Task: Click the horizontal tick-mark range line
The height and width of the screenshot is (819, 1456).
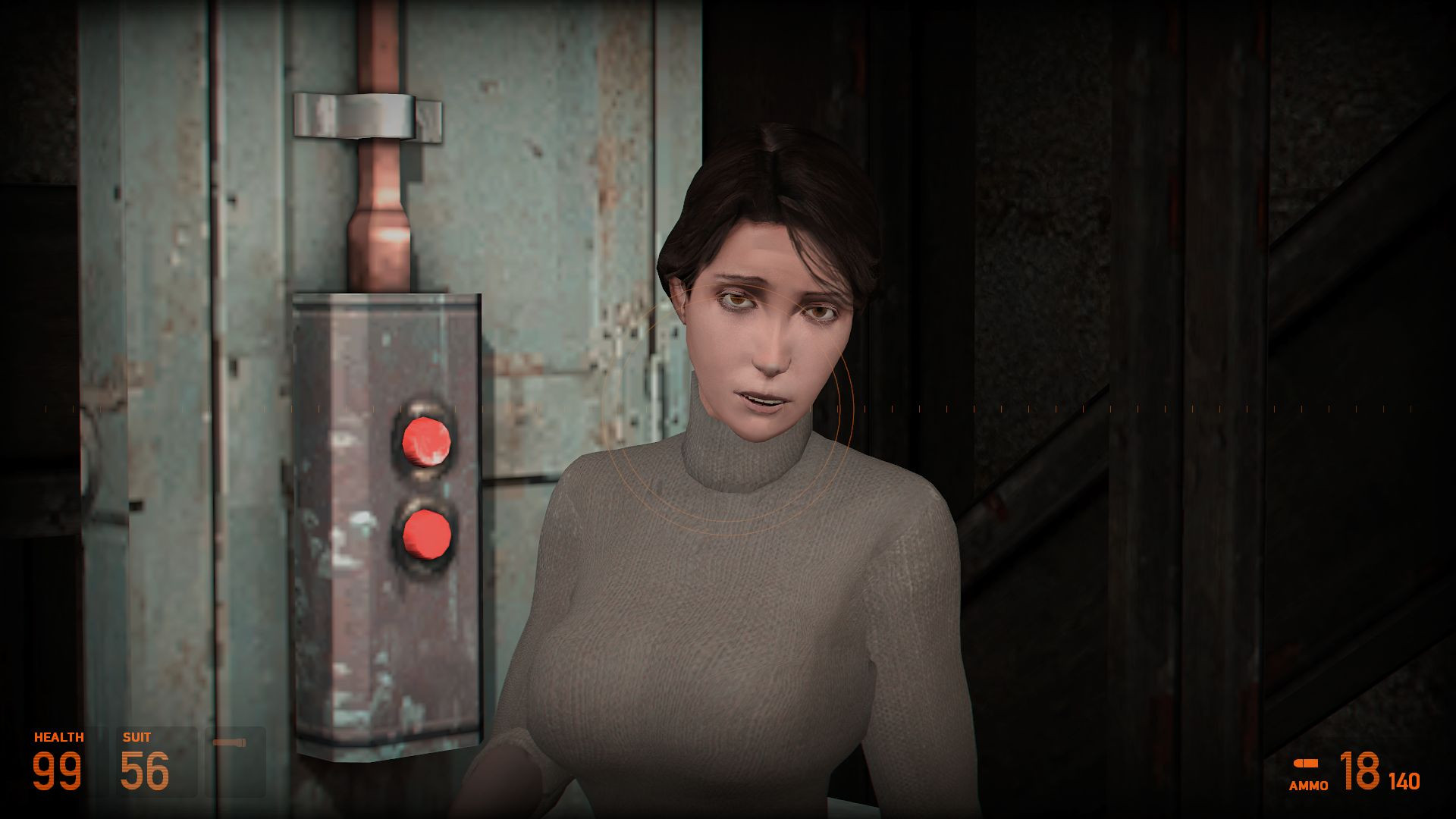Action: [986, 410]
